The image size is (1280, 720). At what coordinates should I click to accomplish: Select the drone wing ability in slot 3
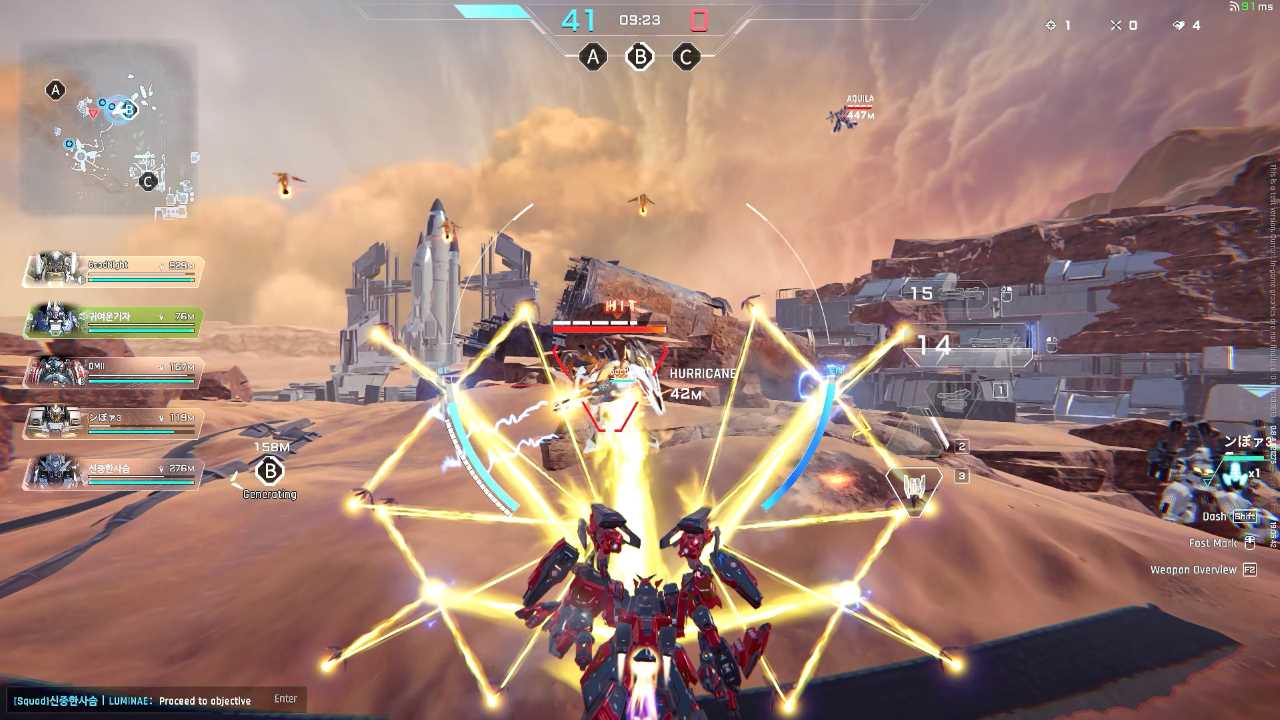click(914, 487)
